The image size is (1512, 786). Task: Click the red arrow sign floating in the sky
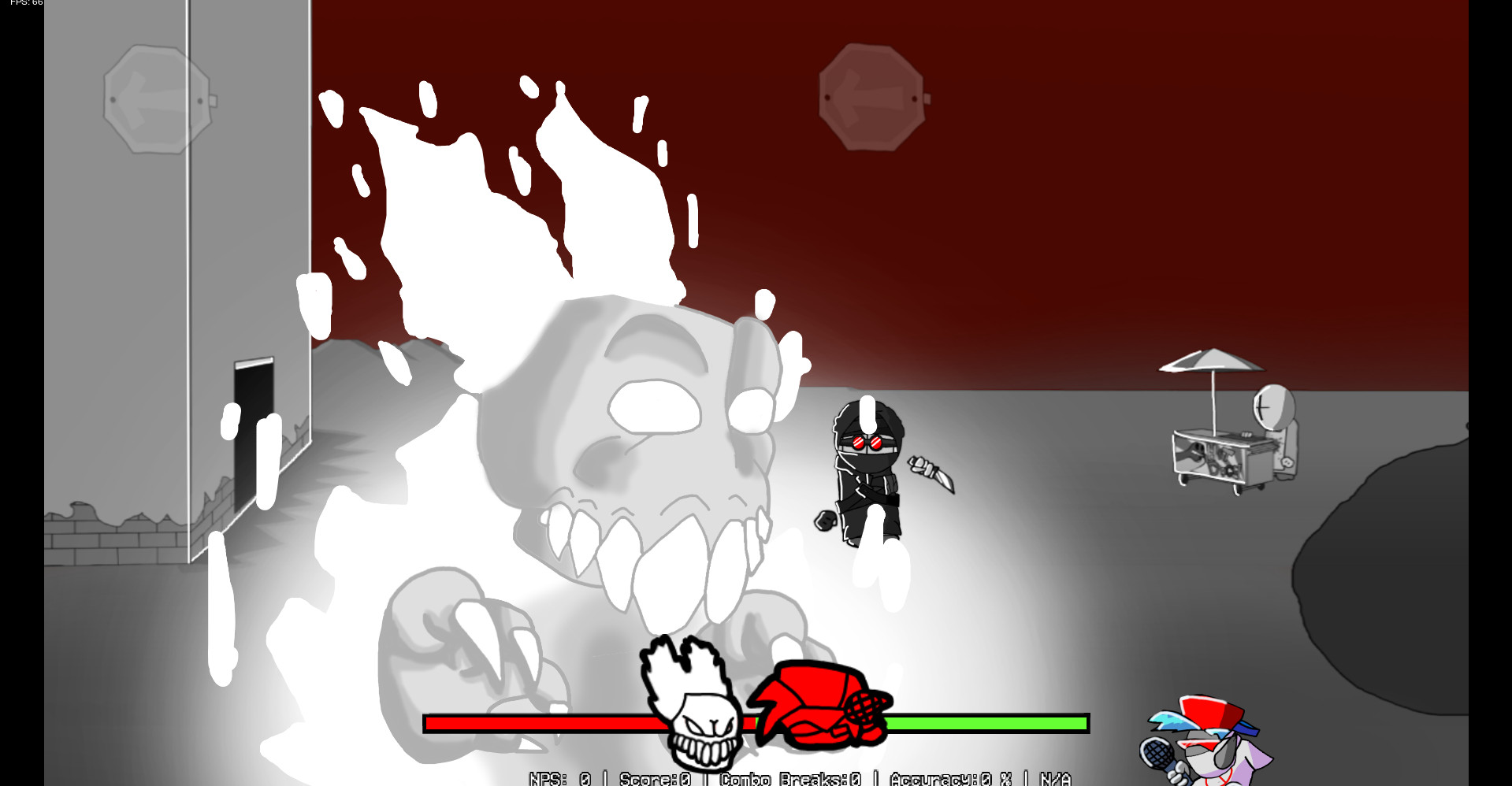[873, 96]
